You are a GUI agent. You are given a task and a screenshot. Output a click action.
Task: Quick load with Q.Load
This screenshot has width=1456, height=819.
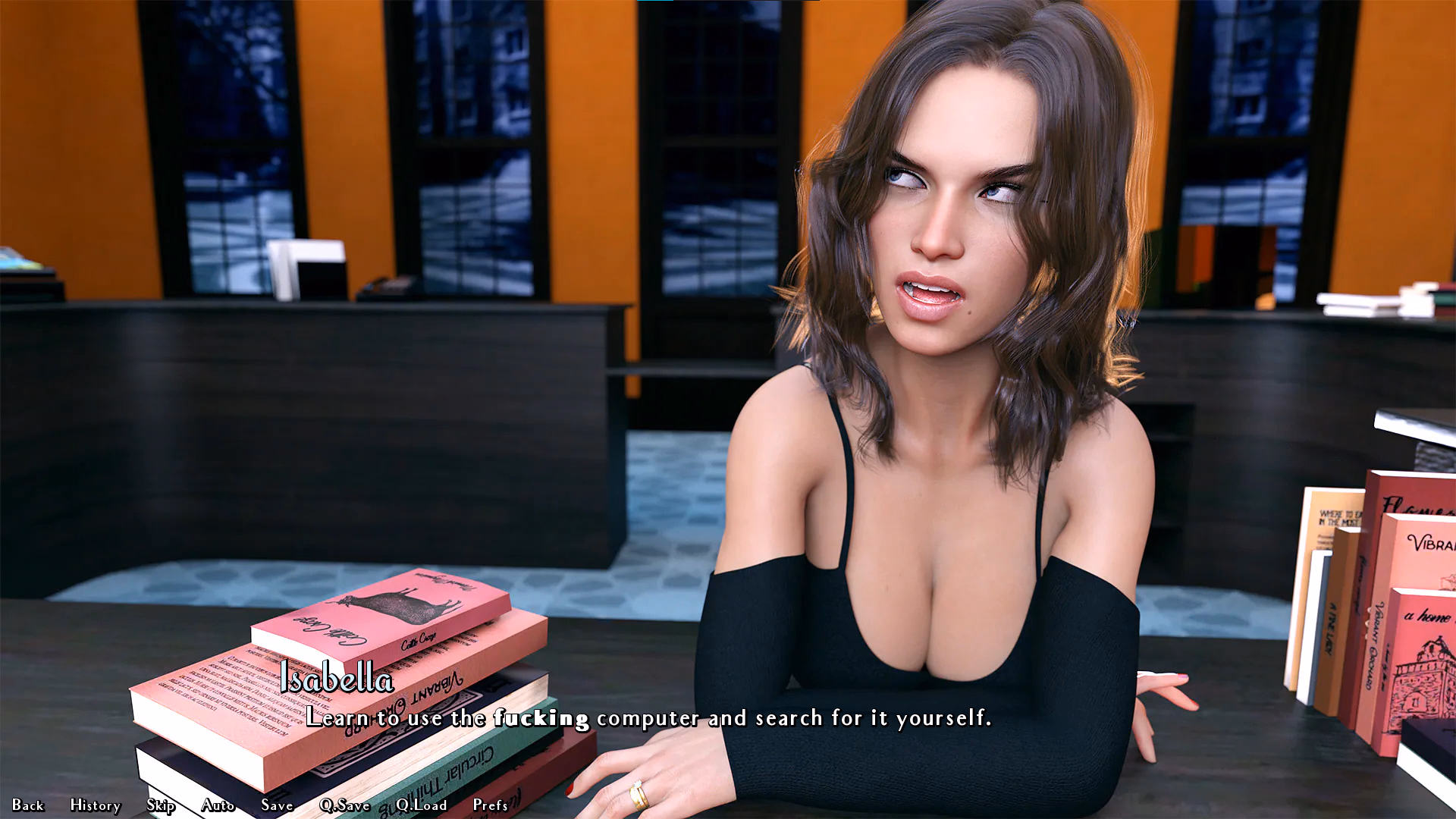(421, 805)
